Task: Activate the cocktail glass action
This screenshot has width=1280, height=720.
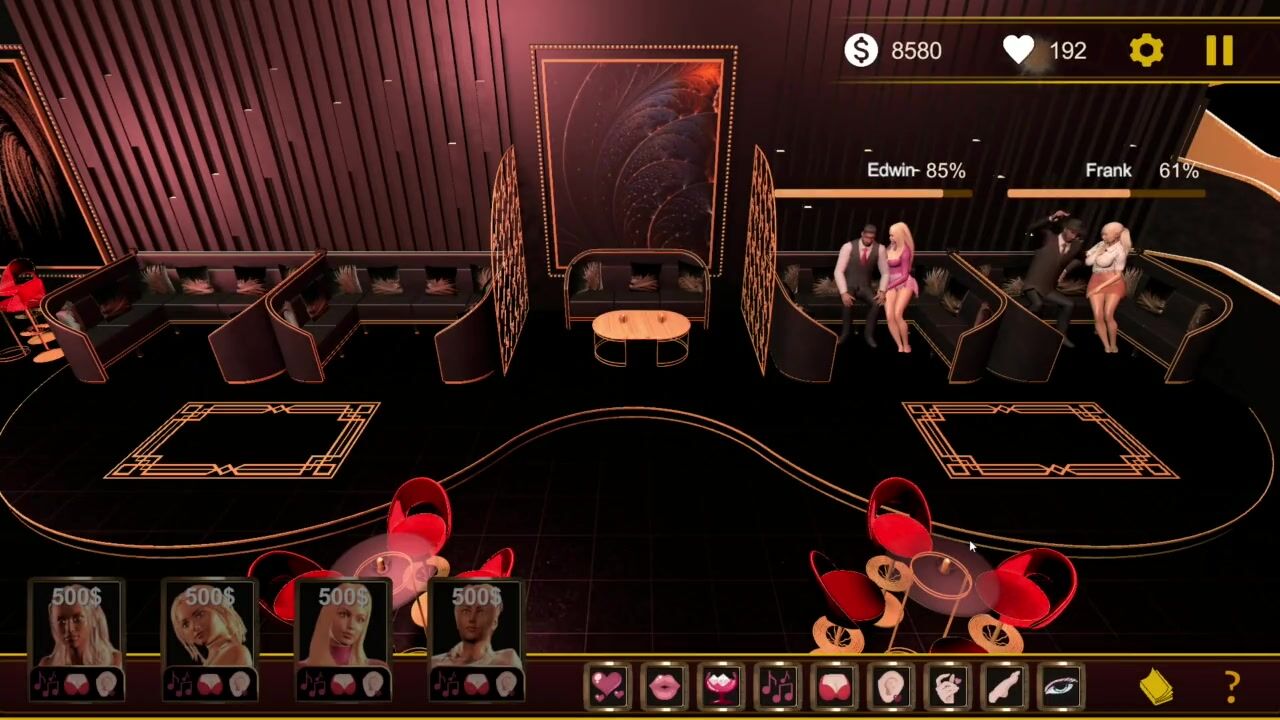Action: (722, 687)
